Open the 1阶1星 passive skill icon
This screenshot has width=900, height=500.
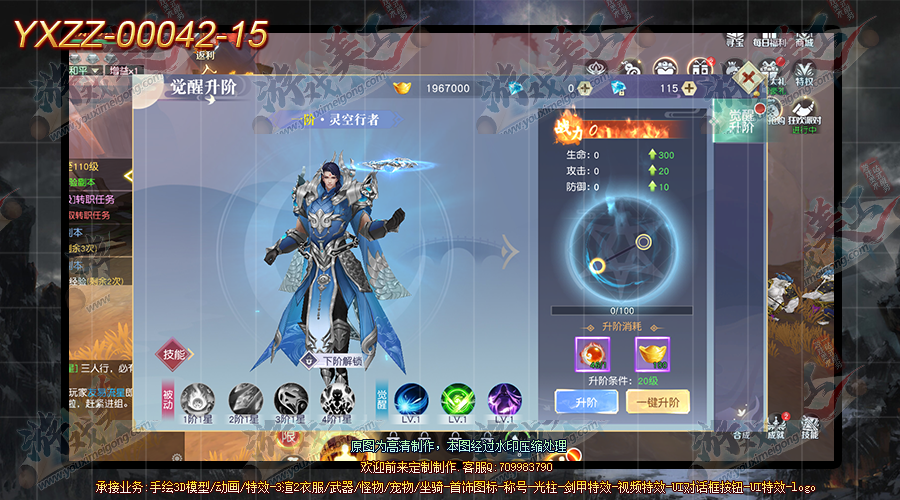coord(197,400)
